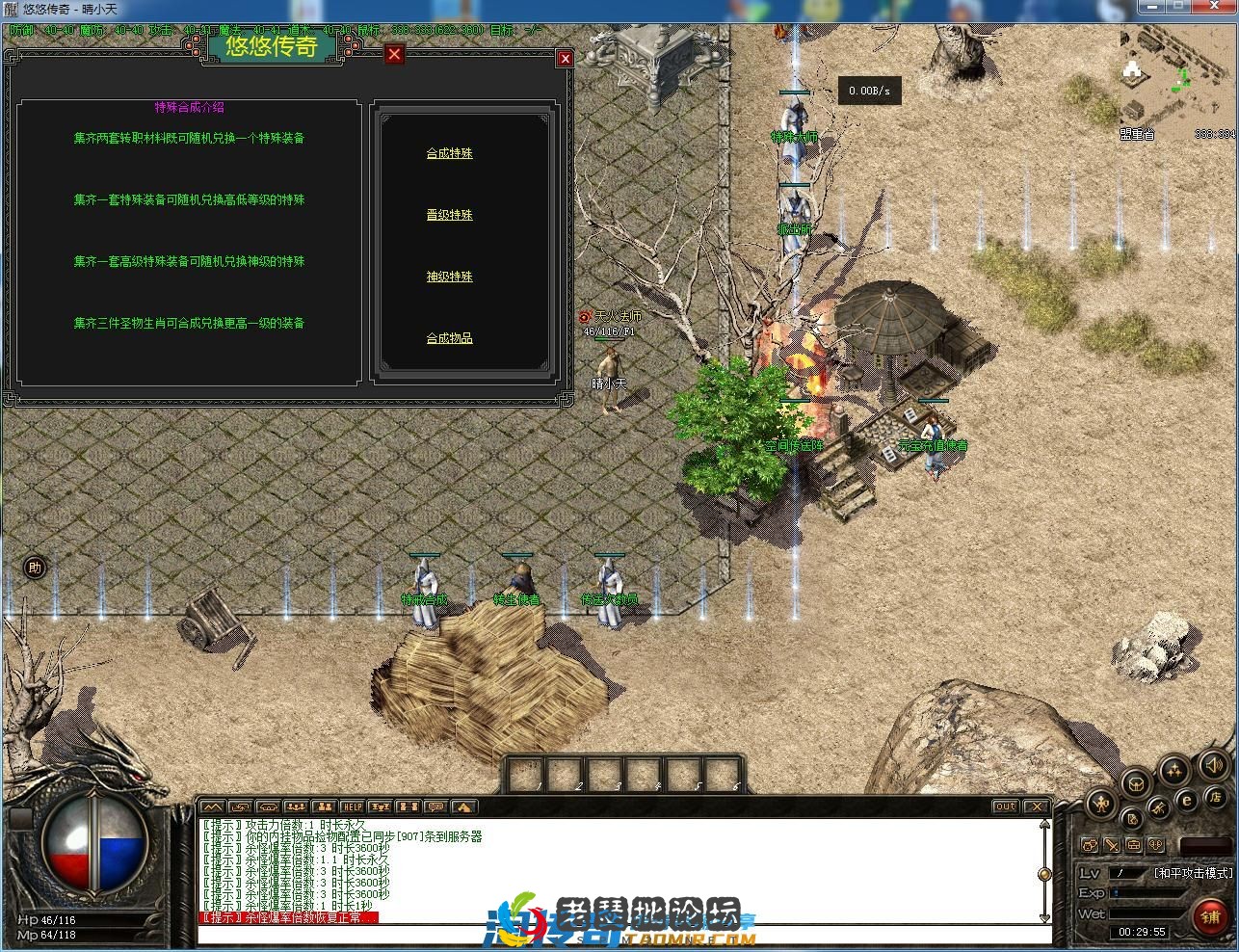Screen dimensions: 1239x952
Task: Choose the 合成特殊 option
Action: coord(449,153)
